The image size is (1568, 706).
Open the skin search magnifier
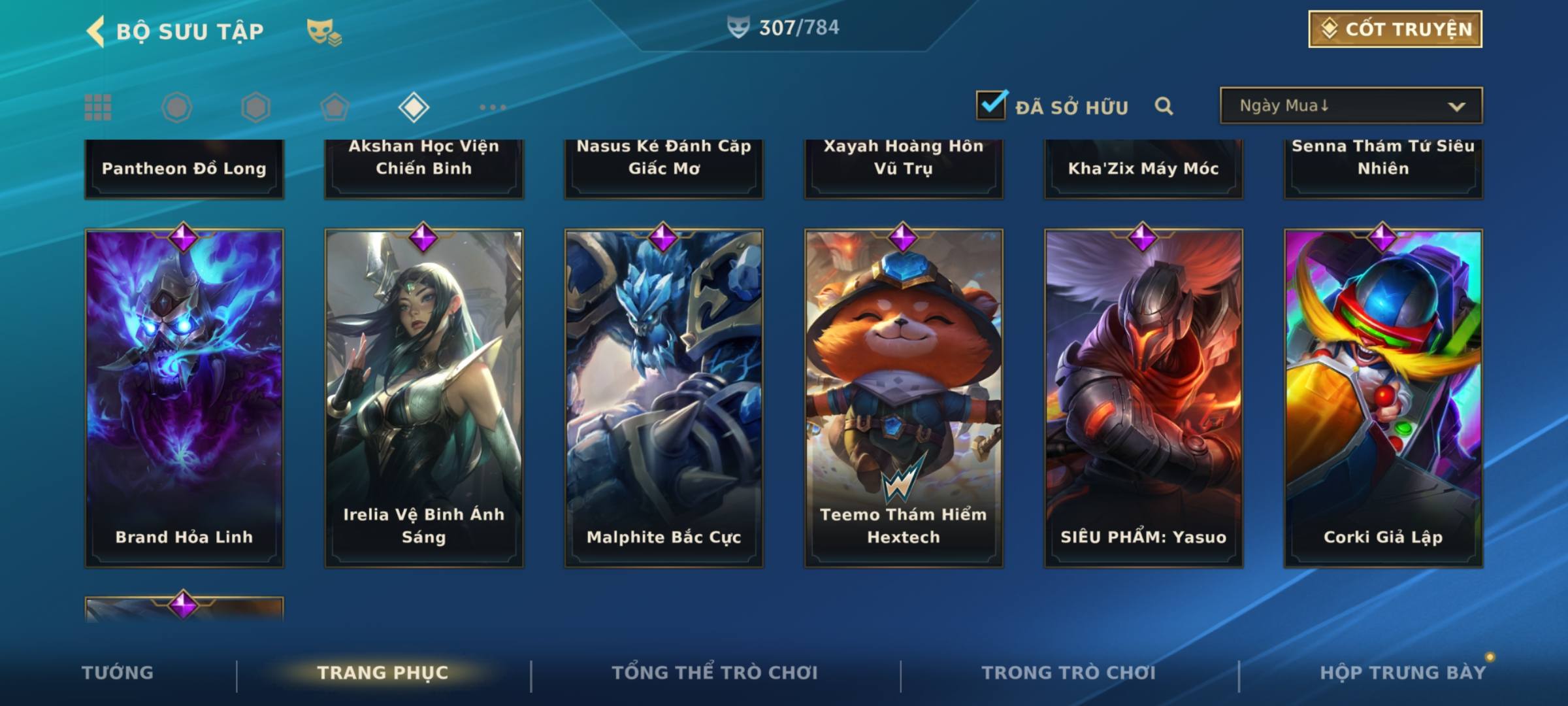1164,106
